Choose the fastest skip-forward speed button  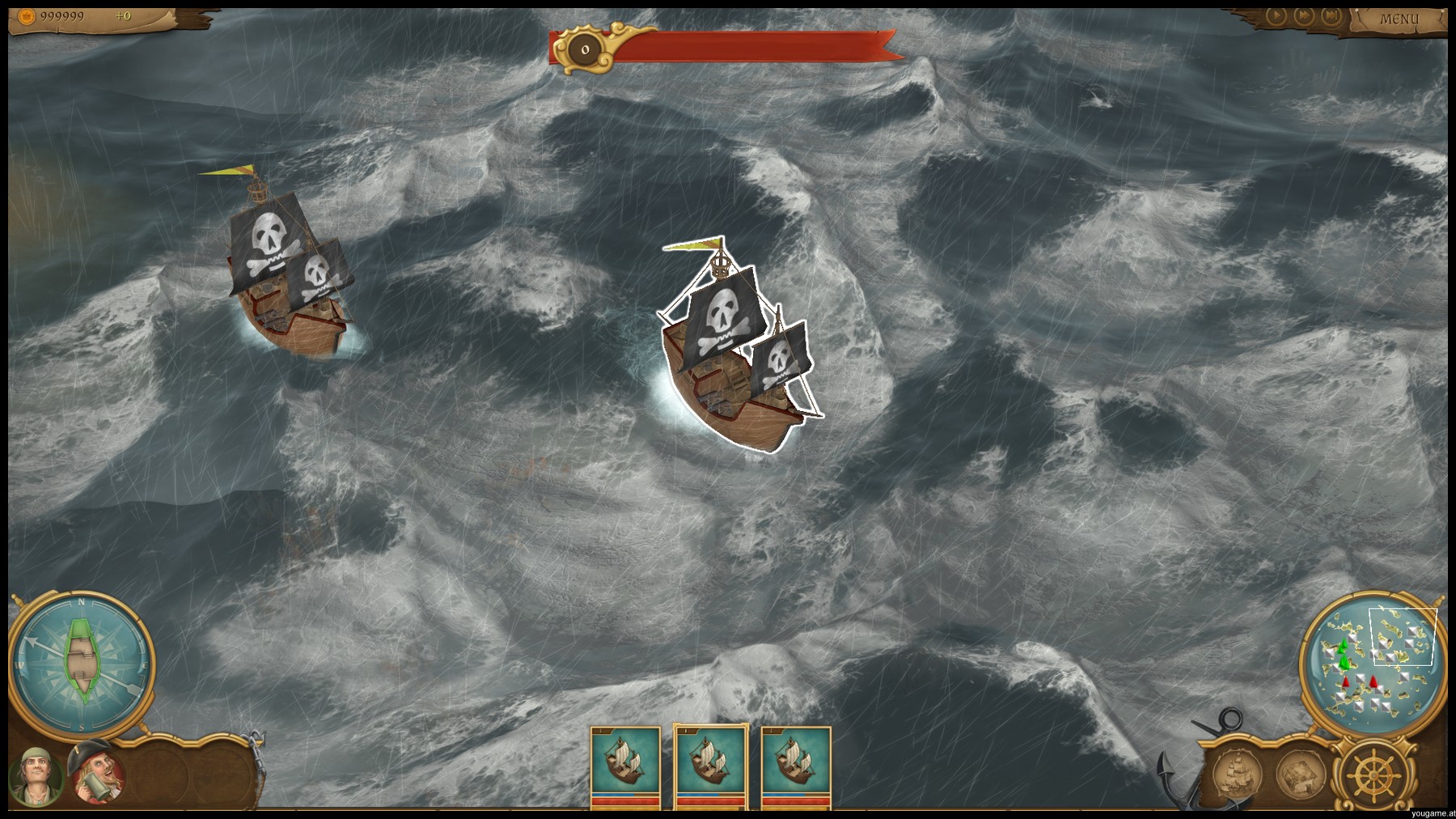click(1330, 15)
